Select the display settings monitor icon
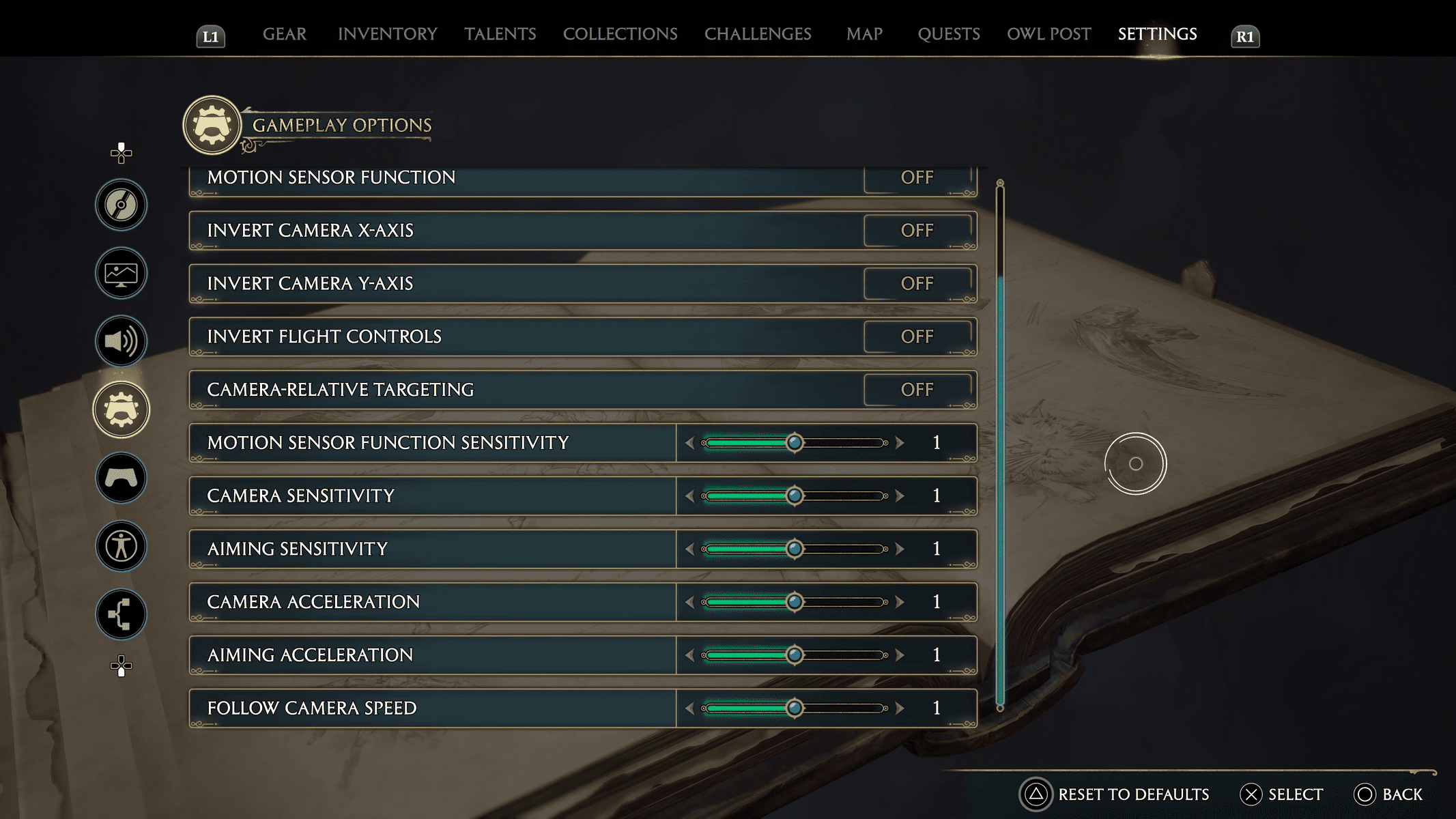This screenshot has width=1456, height=819. [x=120, y=272]
